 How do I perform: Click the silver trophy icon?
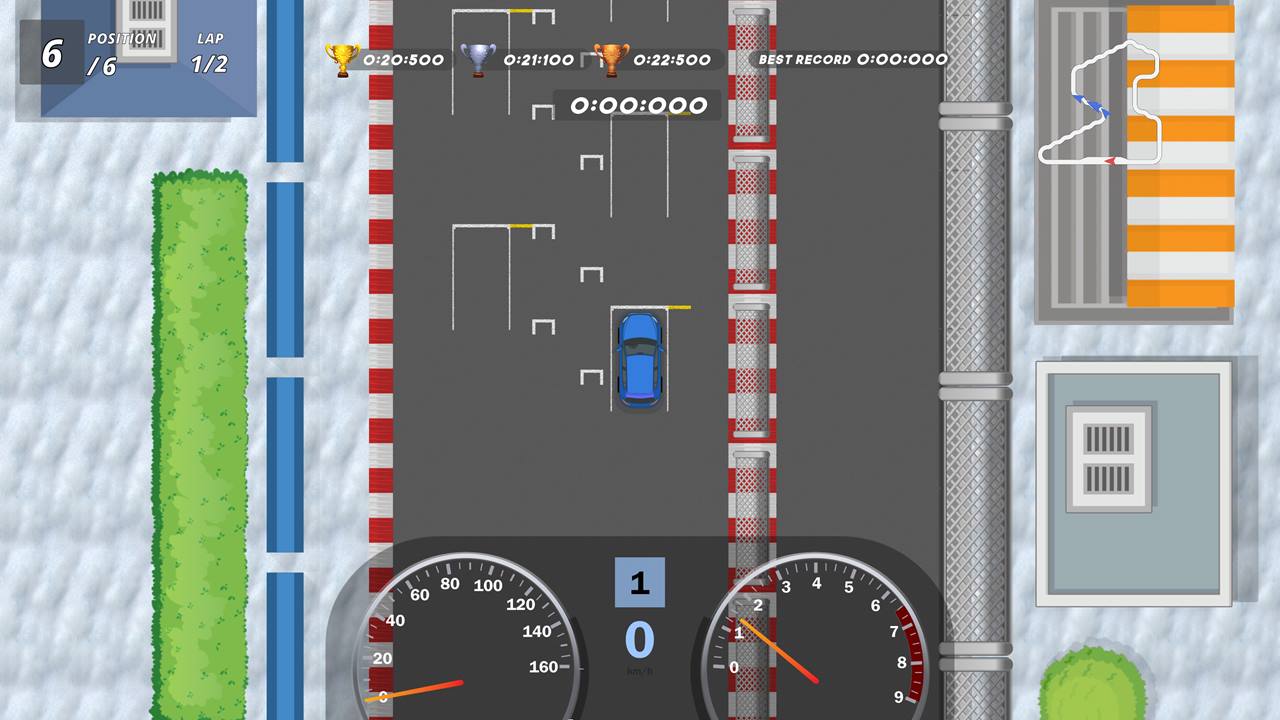[479, 58]
